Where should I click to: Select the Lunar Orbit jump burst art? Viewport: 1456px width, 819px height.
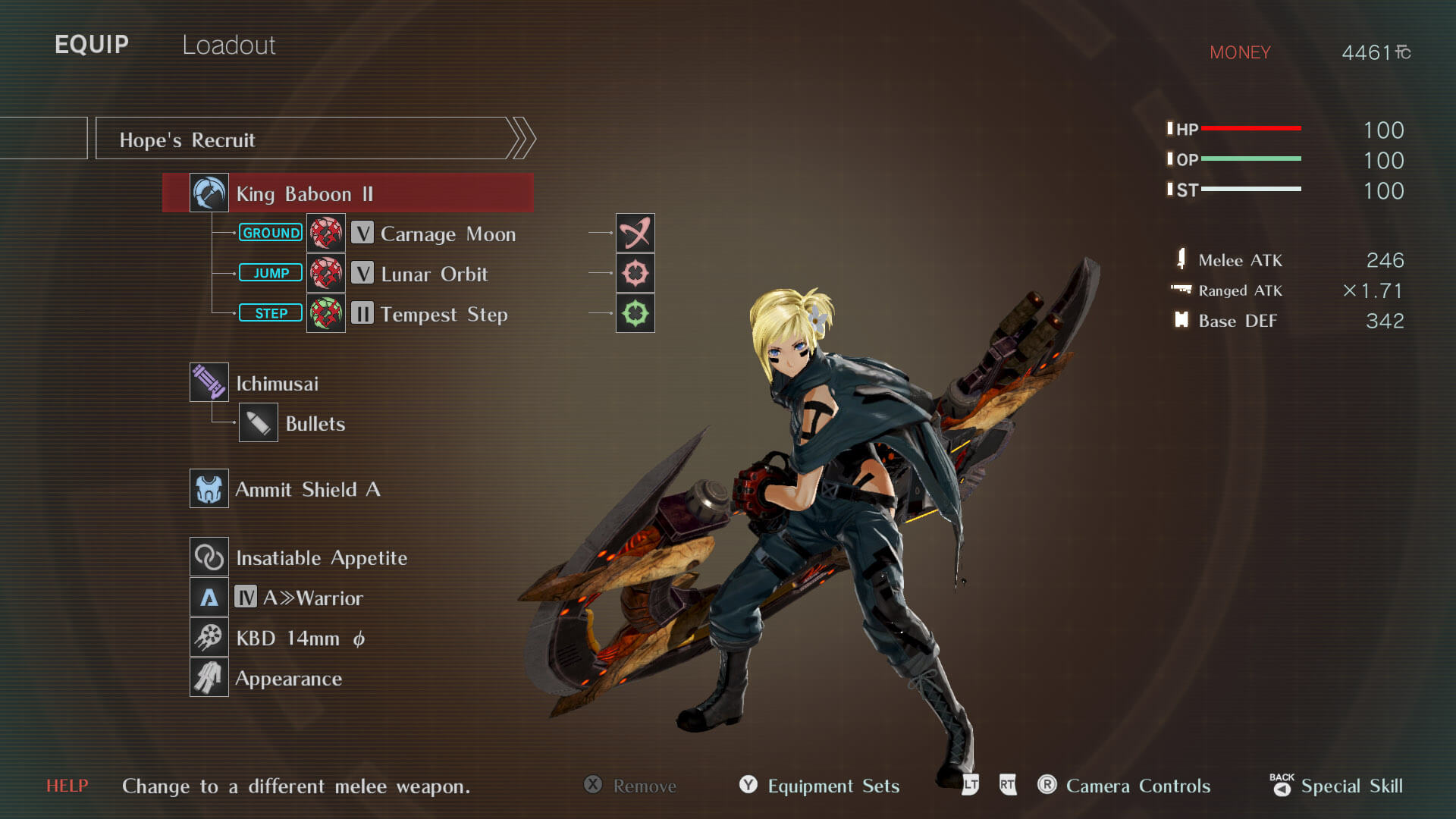pyautogui.click(x=434, y=274)
